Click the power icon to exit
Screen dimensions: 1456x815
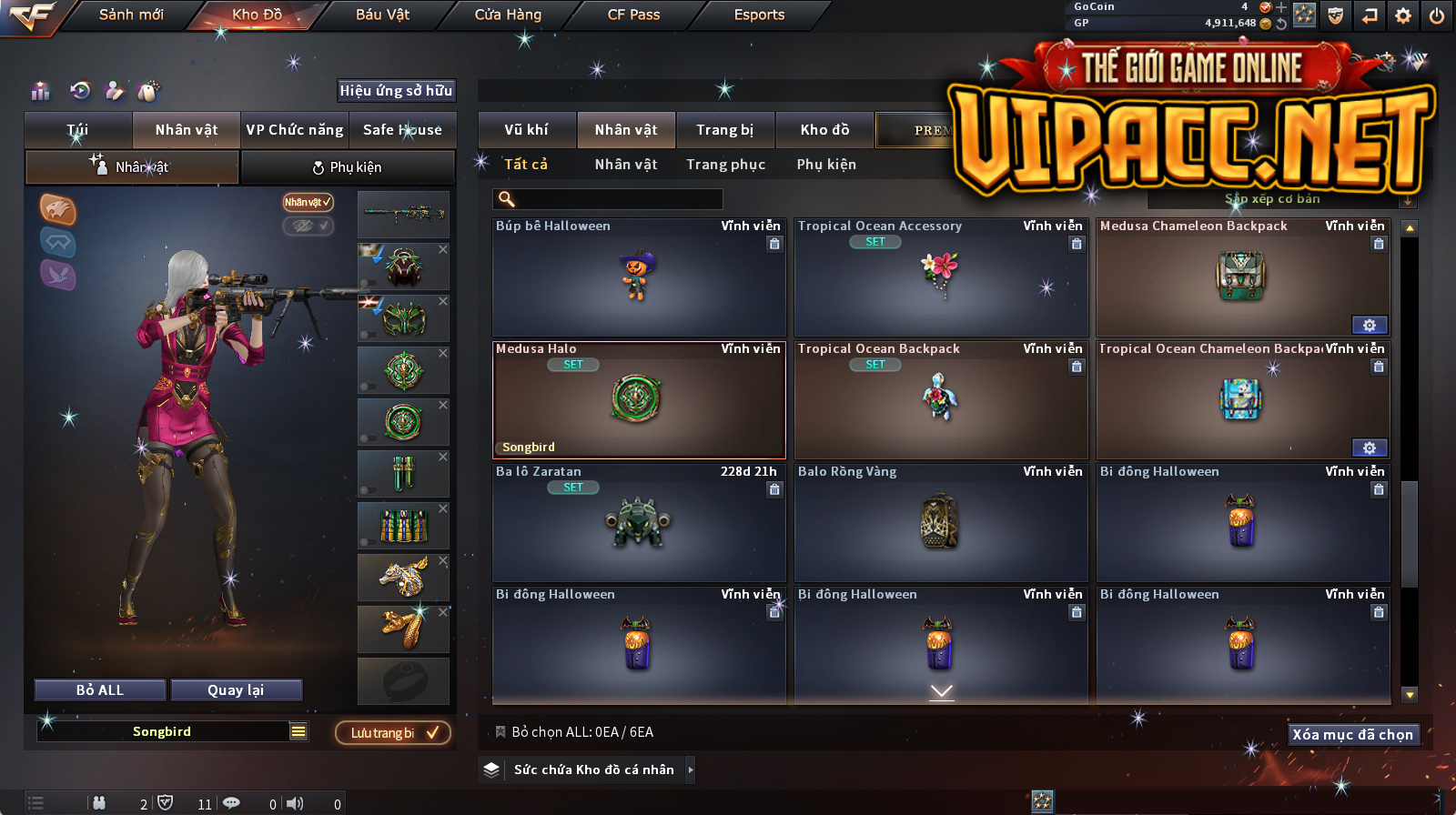(x=1437, y=15)
